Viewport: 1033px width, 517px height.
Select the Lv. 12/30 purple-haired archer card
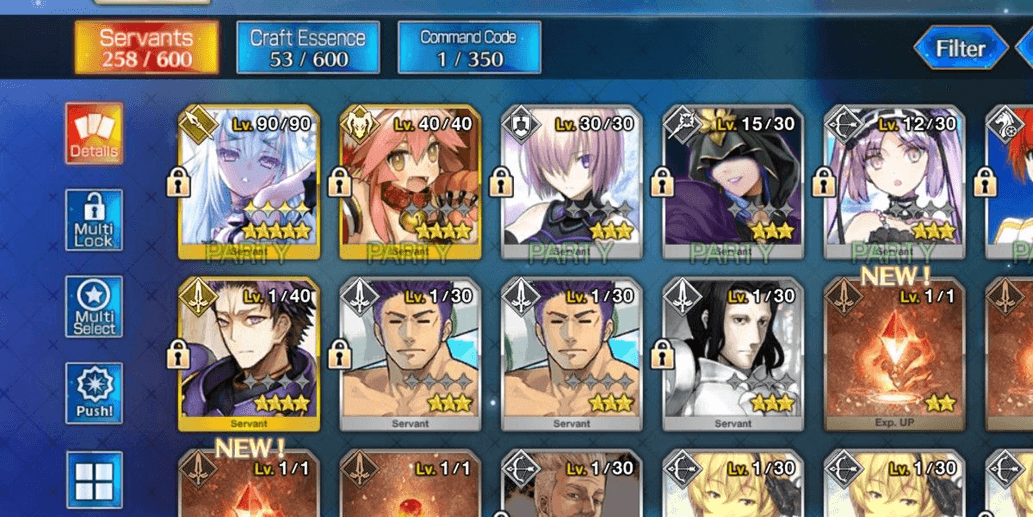coord(893,182)
